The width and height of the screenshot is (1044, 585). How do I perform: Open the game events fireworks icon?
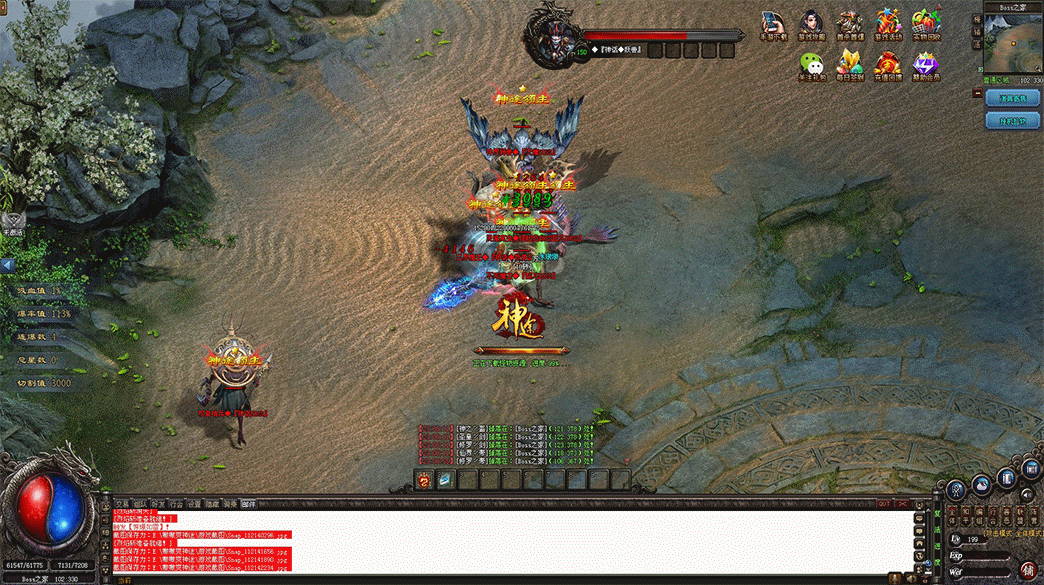[889, 24]
